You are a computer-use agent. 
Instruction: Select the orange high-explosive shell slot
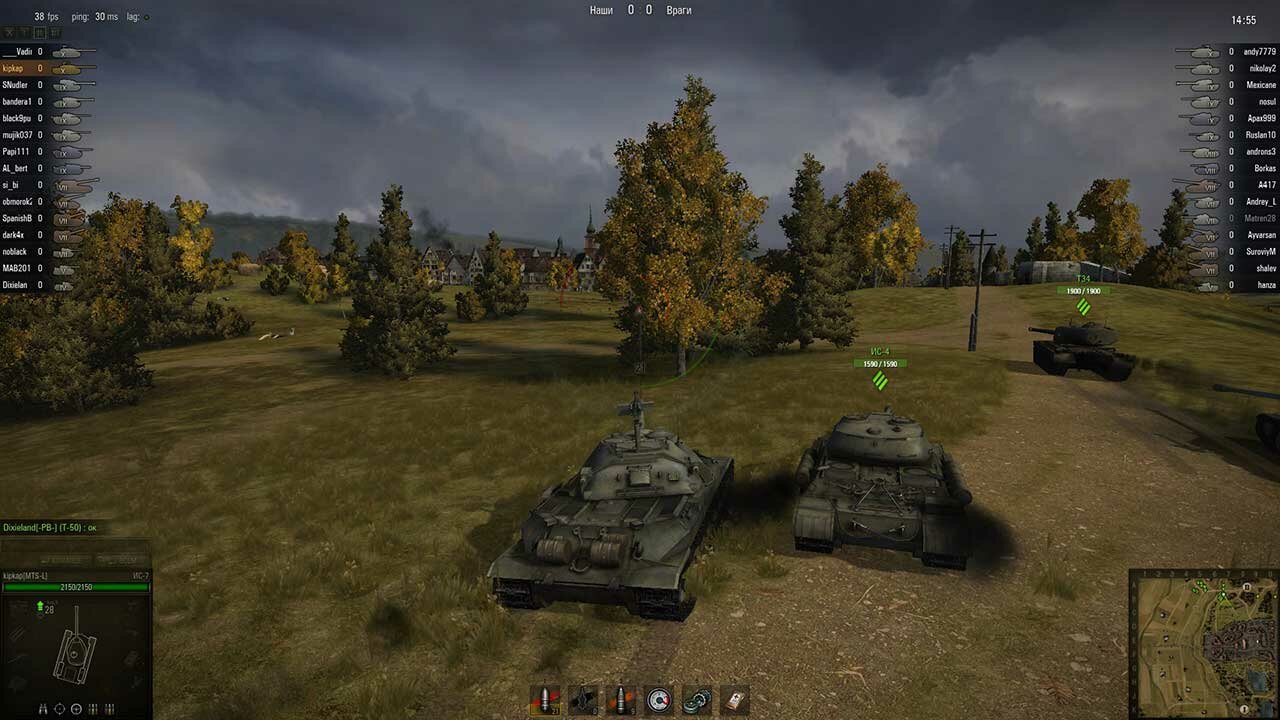[622, 700]
